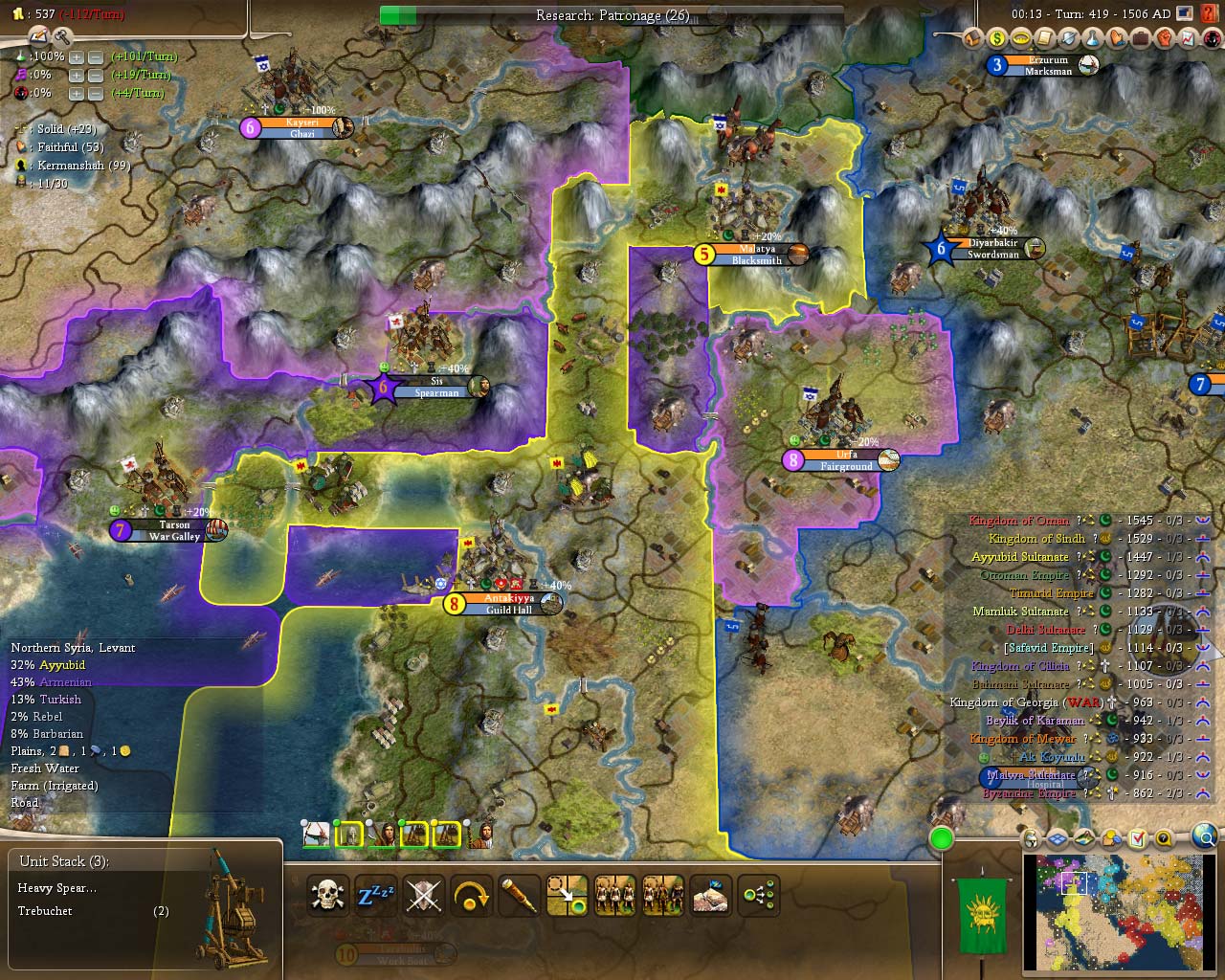Open Ayyubid Sultanate in the scoreboard

coord(1020,557)
